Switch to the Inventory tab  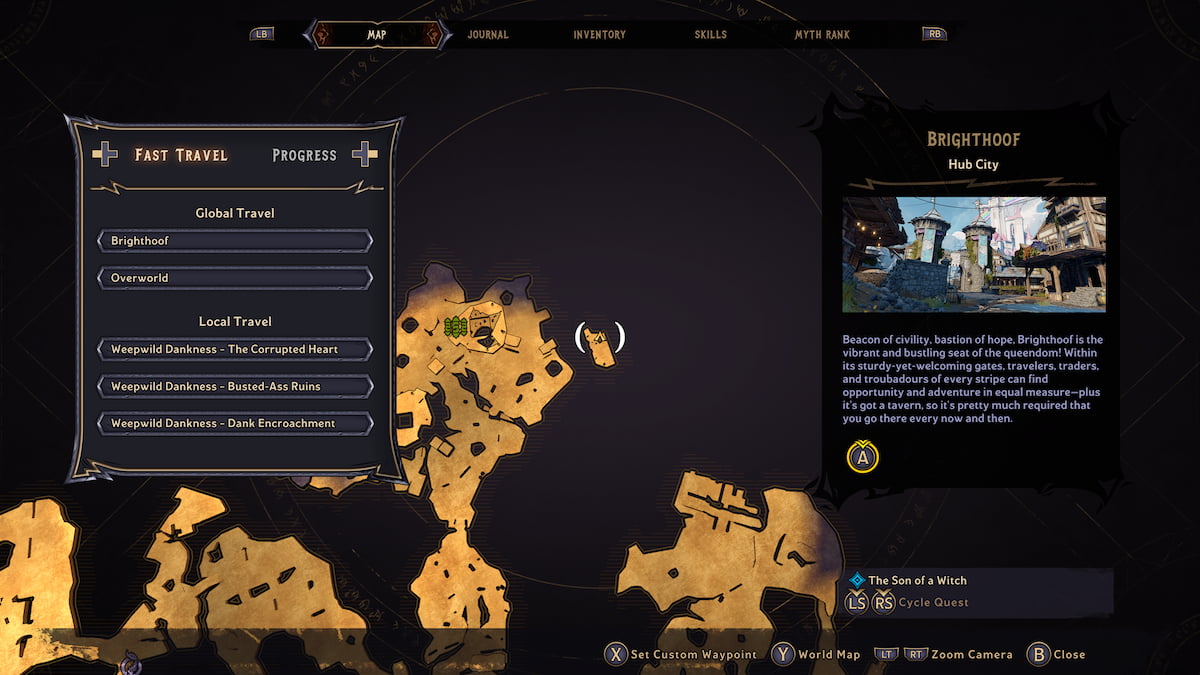tap(599, 34)
